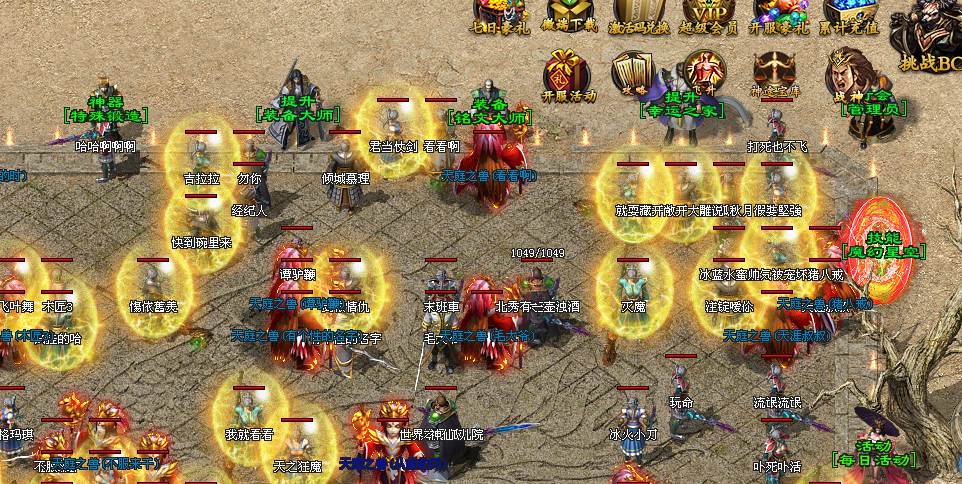Open the 开服活动 red gift box

click(x=567, y=74)
